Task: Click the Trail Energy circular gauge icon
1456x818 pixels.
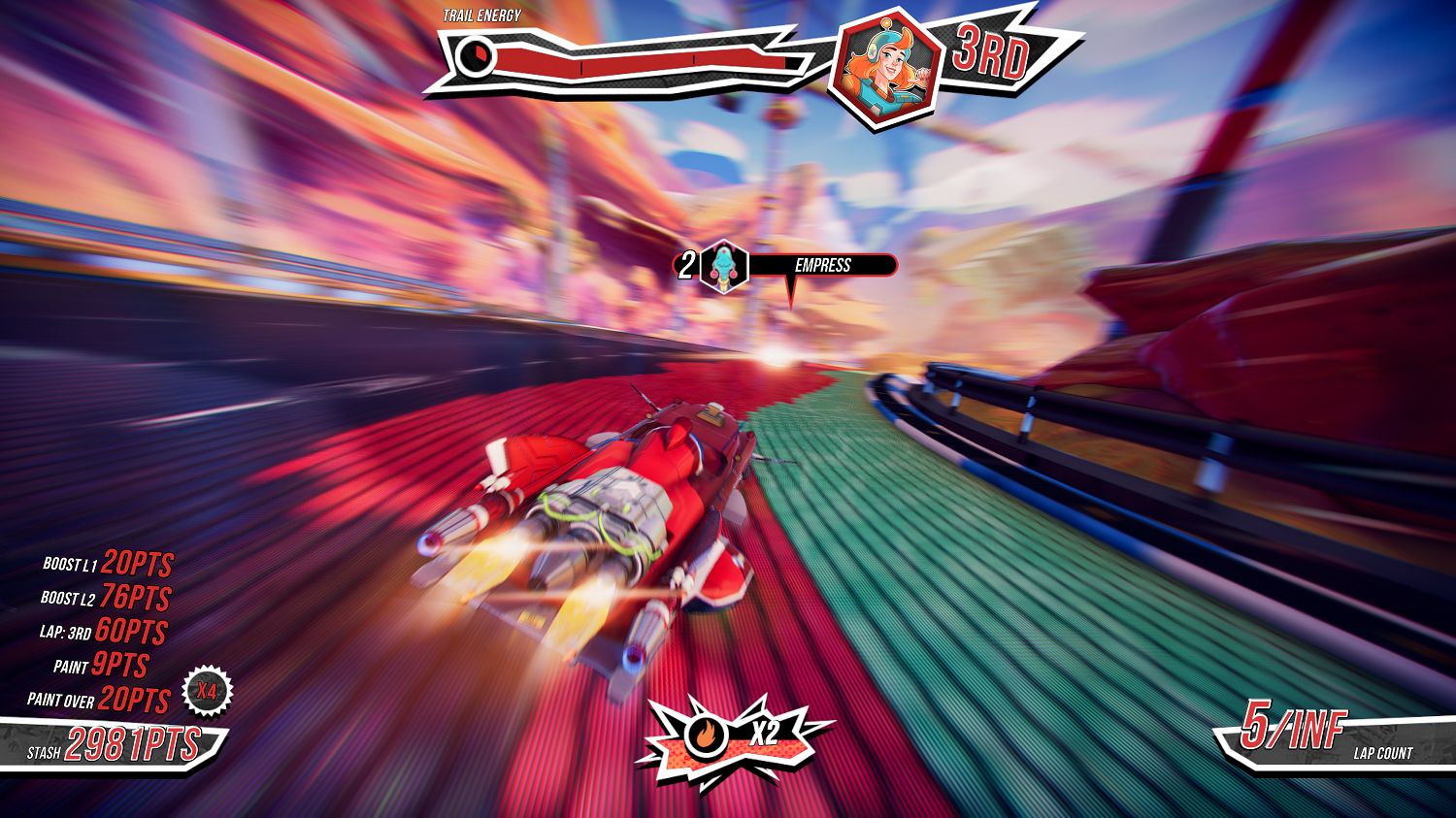Action: point(475,57)
